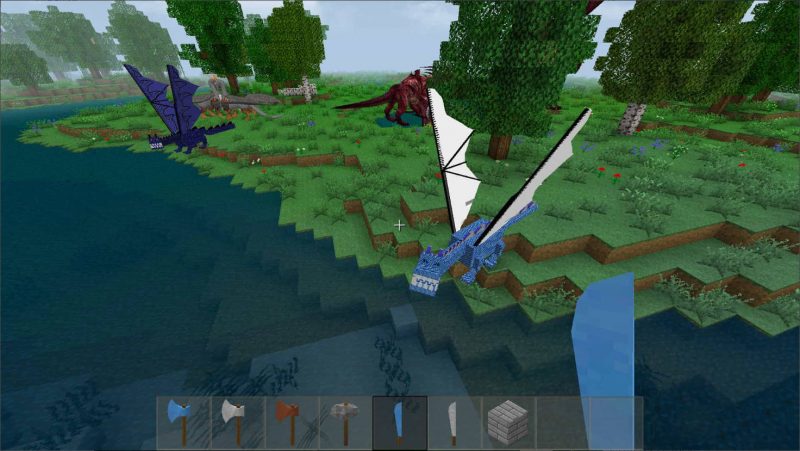This screenshot has width=800, height=451.
Task: Select the stone brick block slot
Action: point(508,421)
